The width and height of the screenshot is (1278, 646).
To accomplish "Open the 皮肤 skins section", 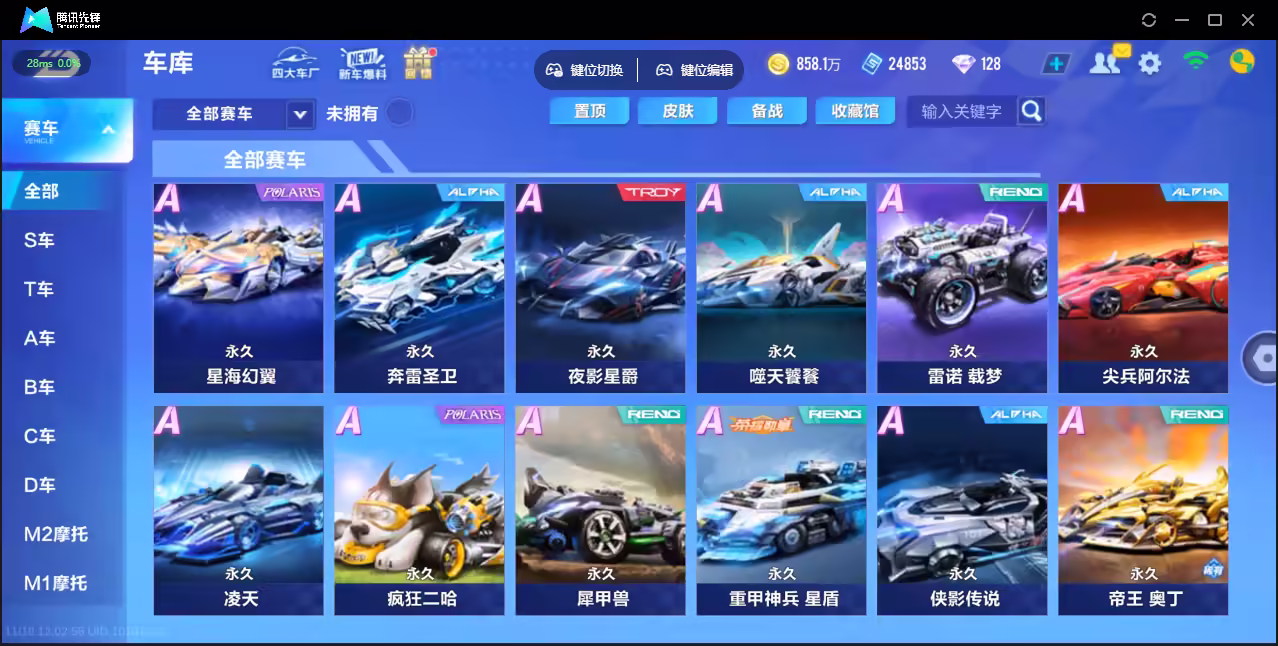I will coord(677,111).
